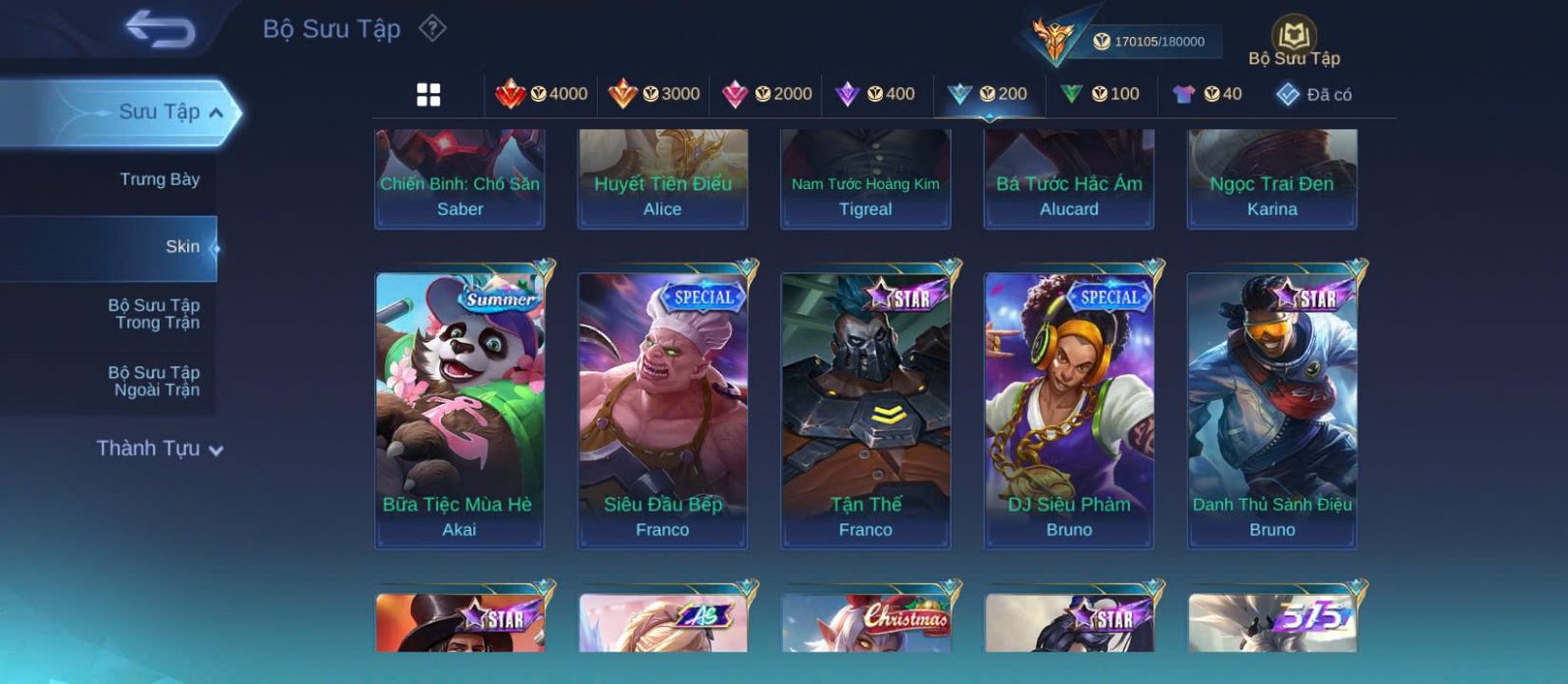The height and width of the screenshot is (684, 1568).
Task: Filter skins by the 4000 tier
Action: [x=542, y=94]
